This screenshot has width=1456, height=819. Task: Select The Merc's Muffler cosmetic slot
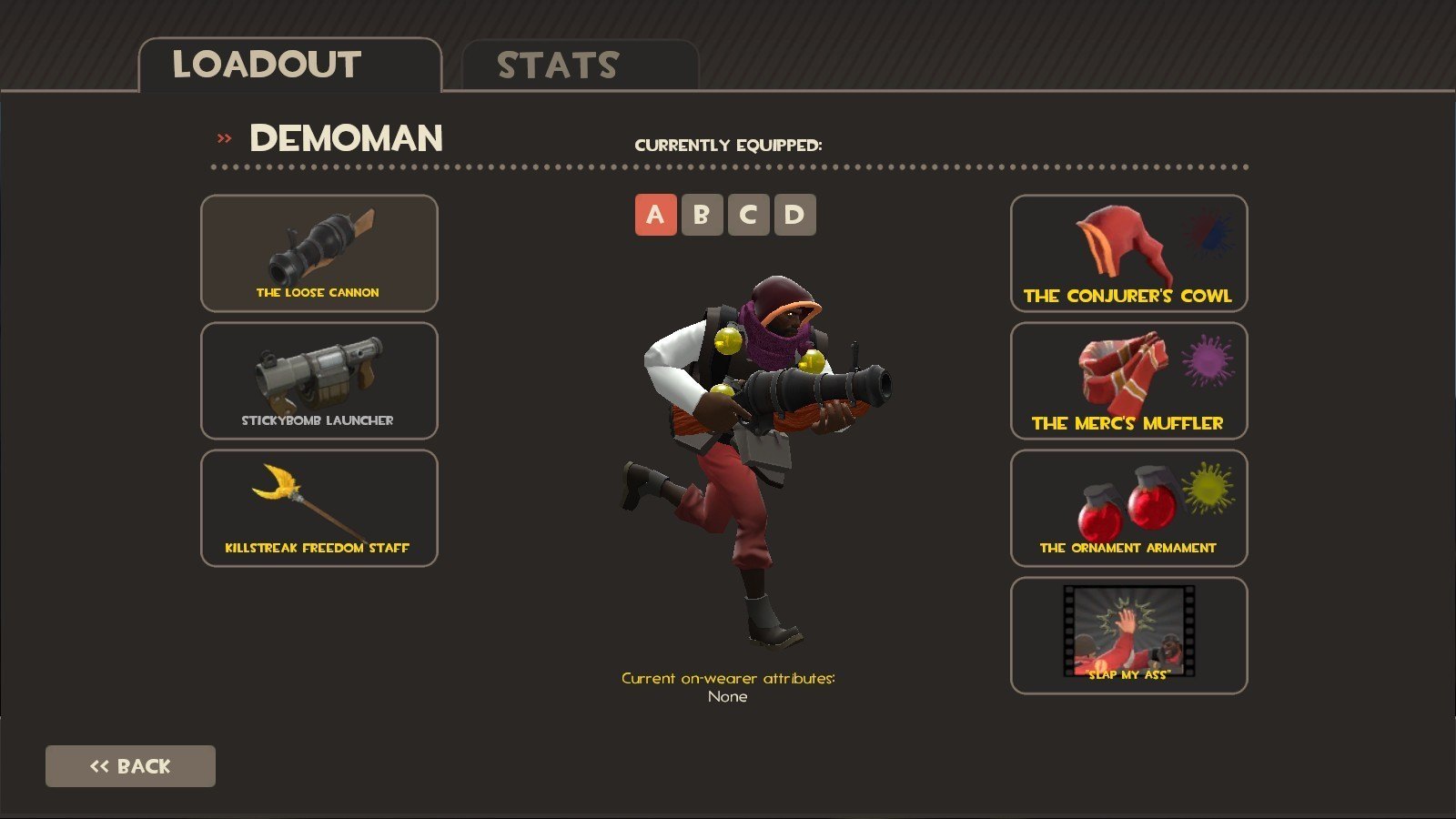(1128, 380)
